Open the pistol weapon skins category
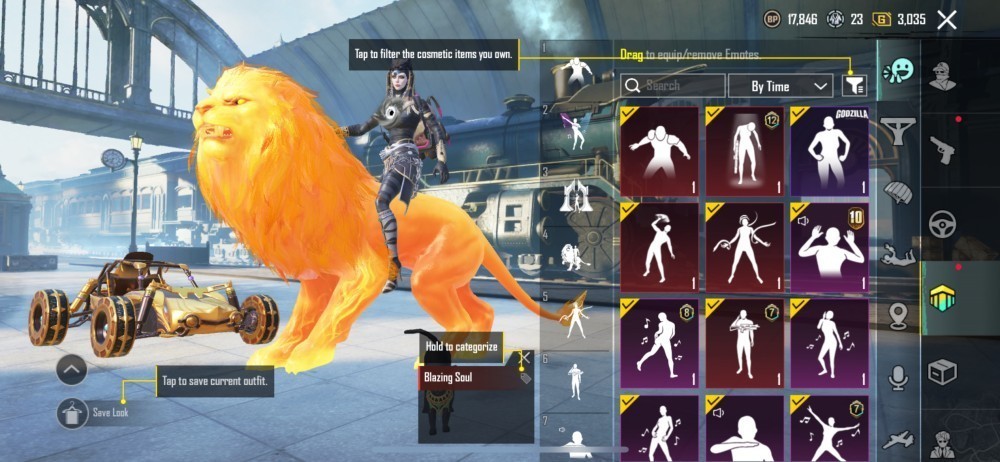1000x462 pixels. tap(942, 150)
